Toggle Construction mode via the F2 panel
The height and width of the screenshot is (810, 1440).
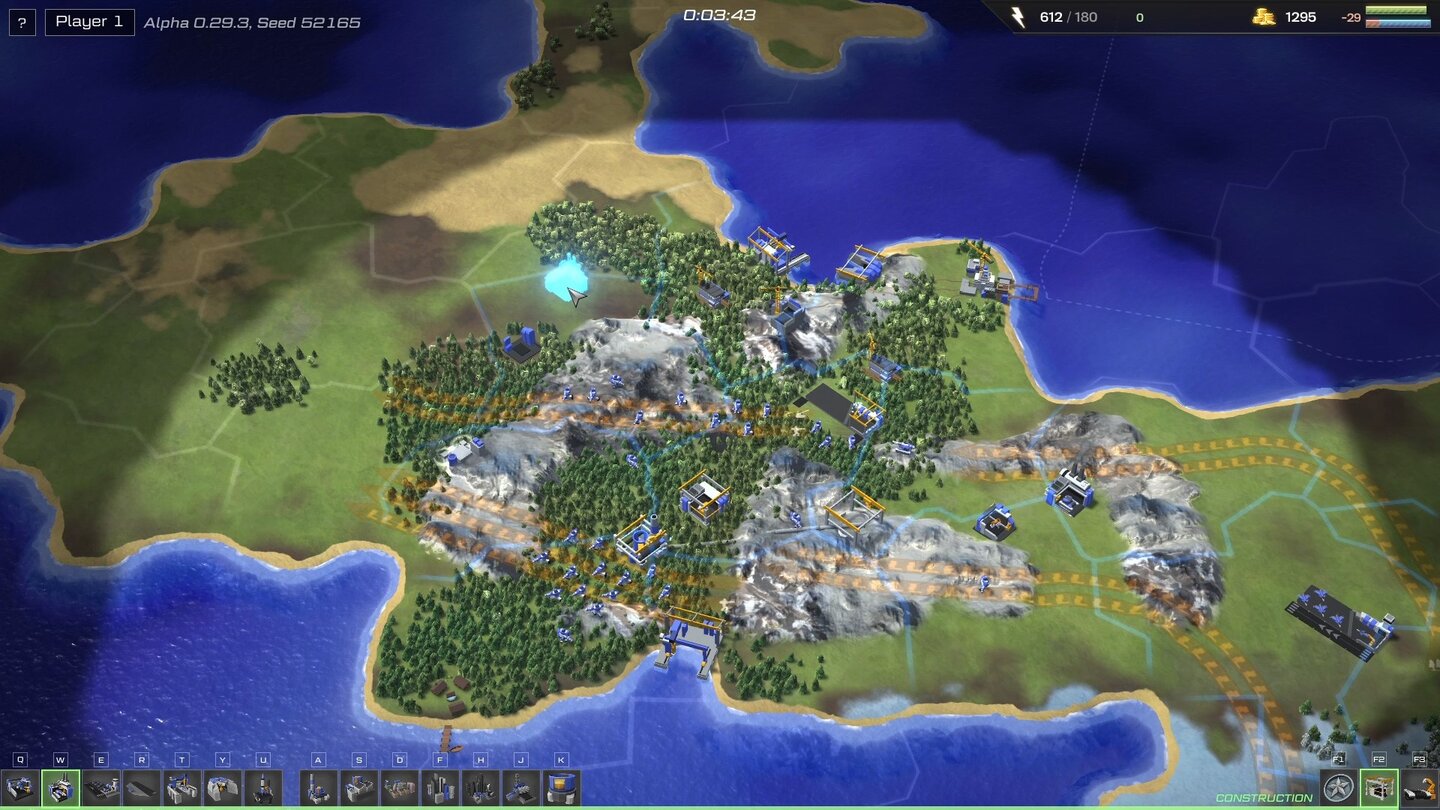click(x=1379, y=788)
